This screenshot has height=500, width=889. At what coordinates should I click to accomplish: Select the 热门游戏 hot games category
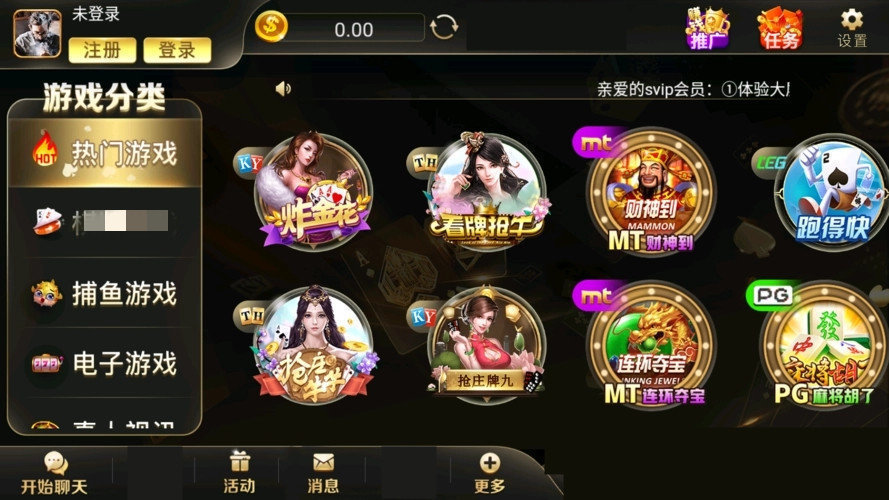pos(105,154)
